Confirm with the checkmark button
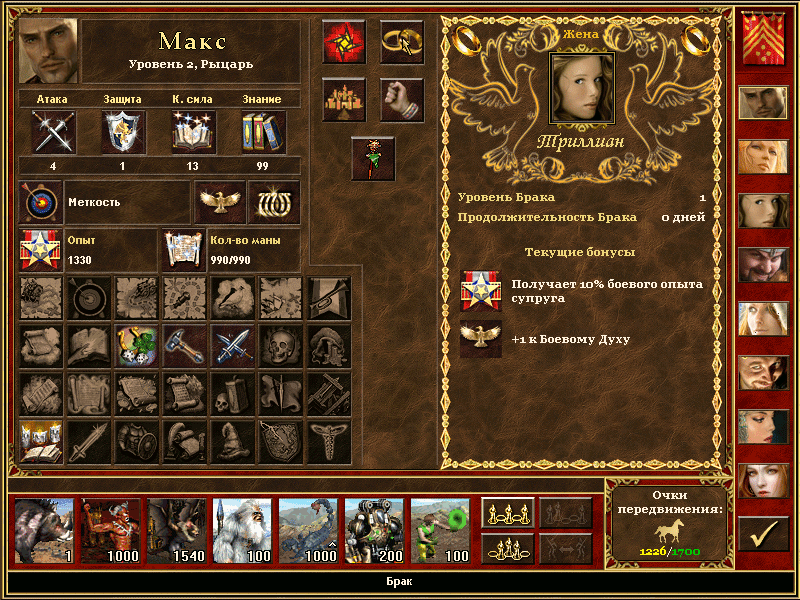 [x=763, y=535]
